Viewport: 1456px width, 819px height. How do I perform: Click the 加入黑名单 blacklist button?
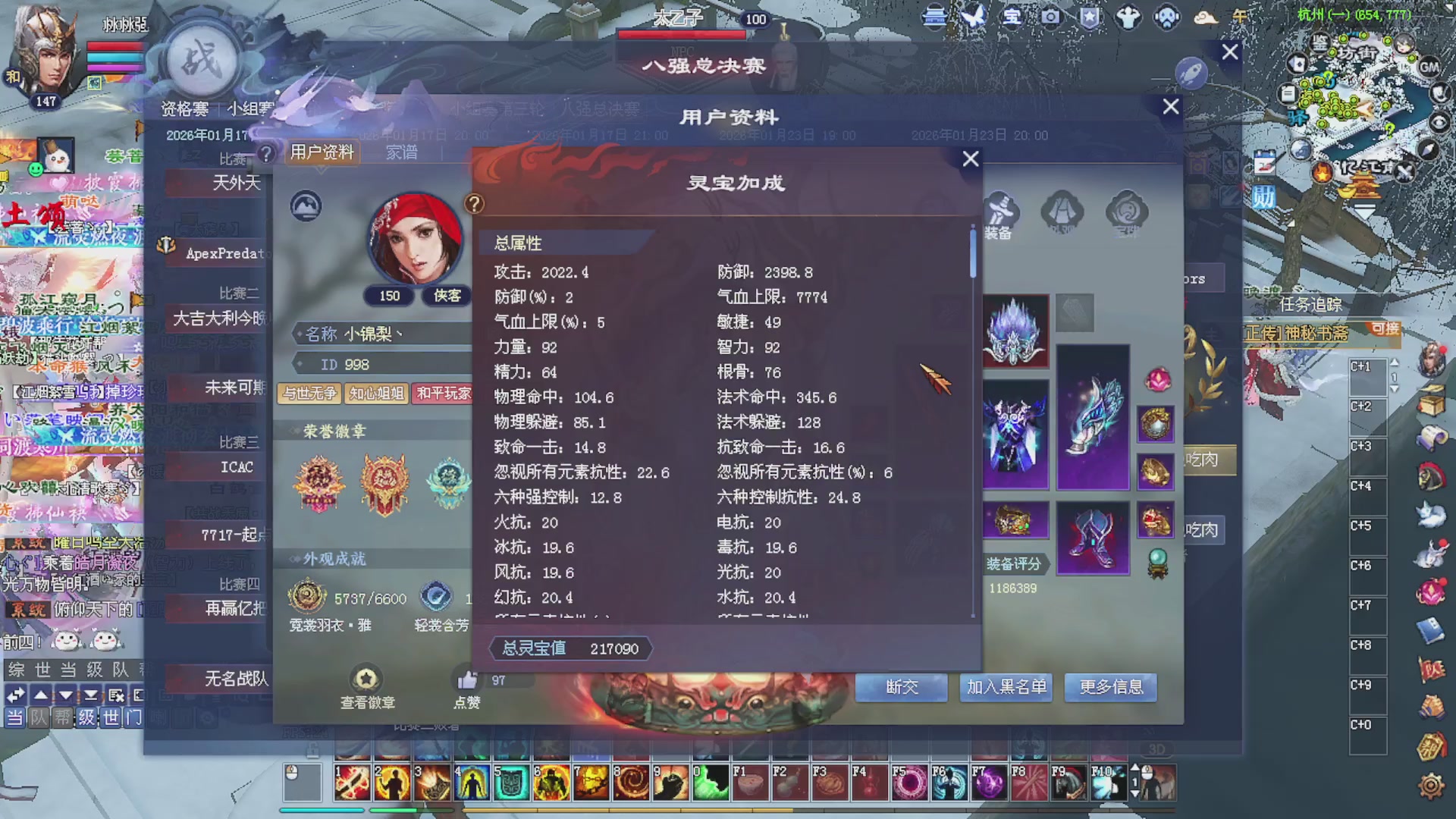click(x=1006, y=688)
